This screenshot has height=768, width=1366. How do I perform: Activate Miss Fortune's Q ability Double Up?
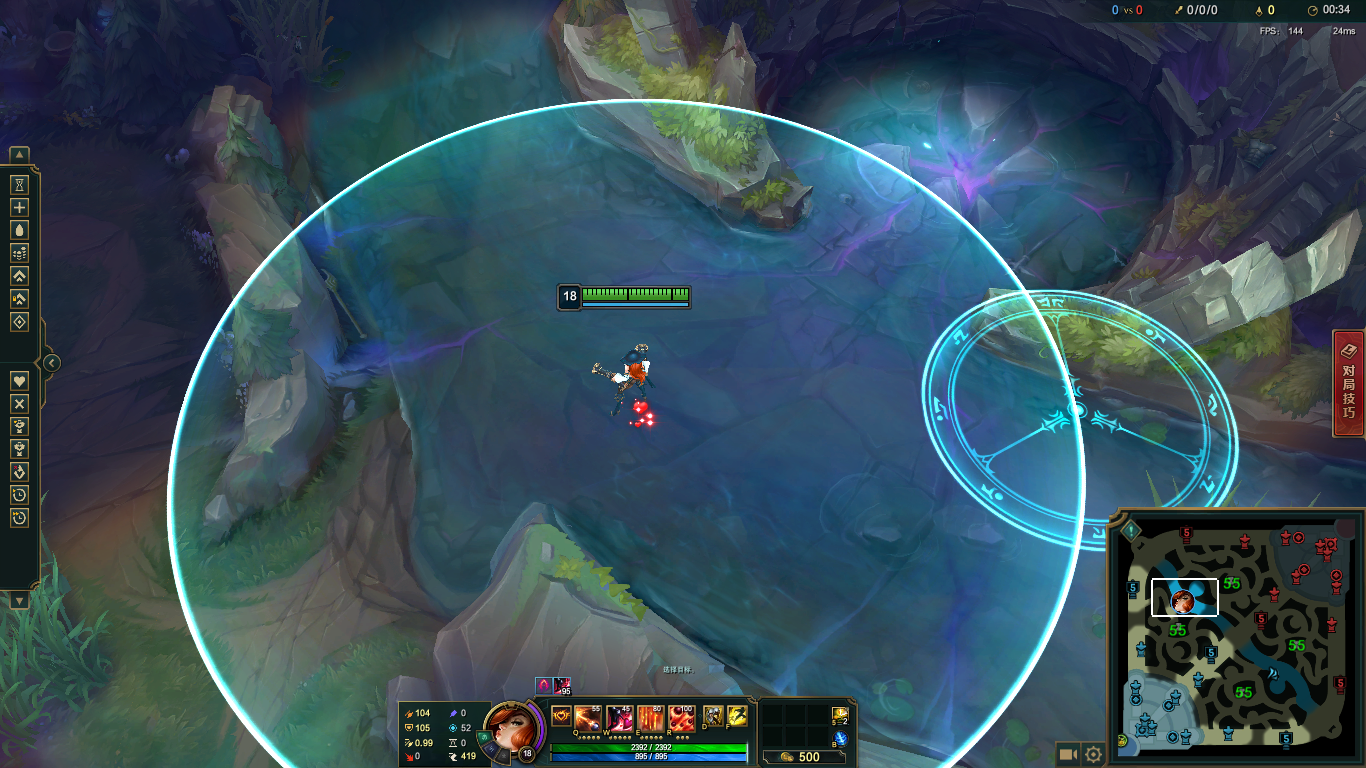tap(587, 717)
